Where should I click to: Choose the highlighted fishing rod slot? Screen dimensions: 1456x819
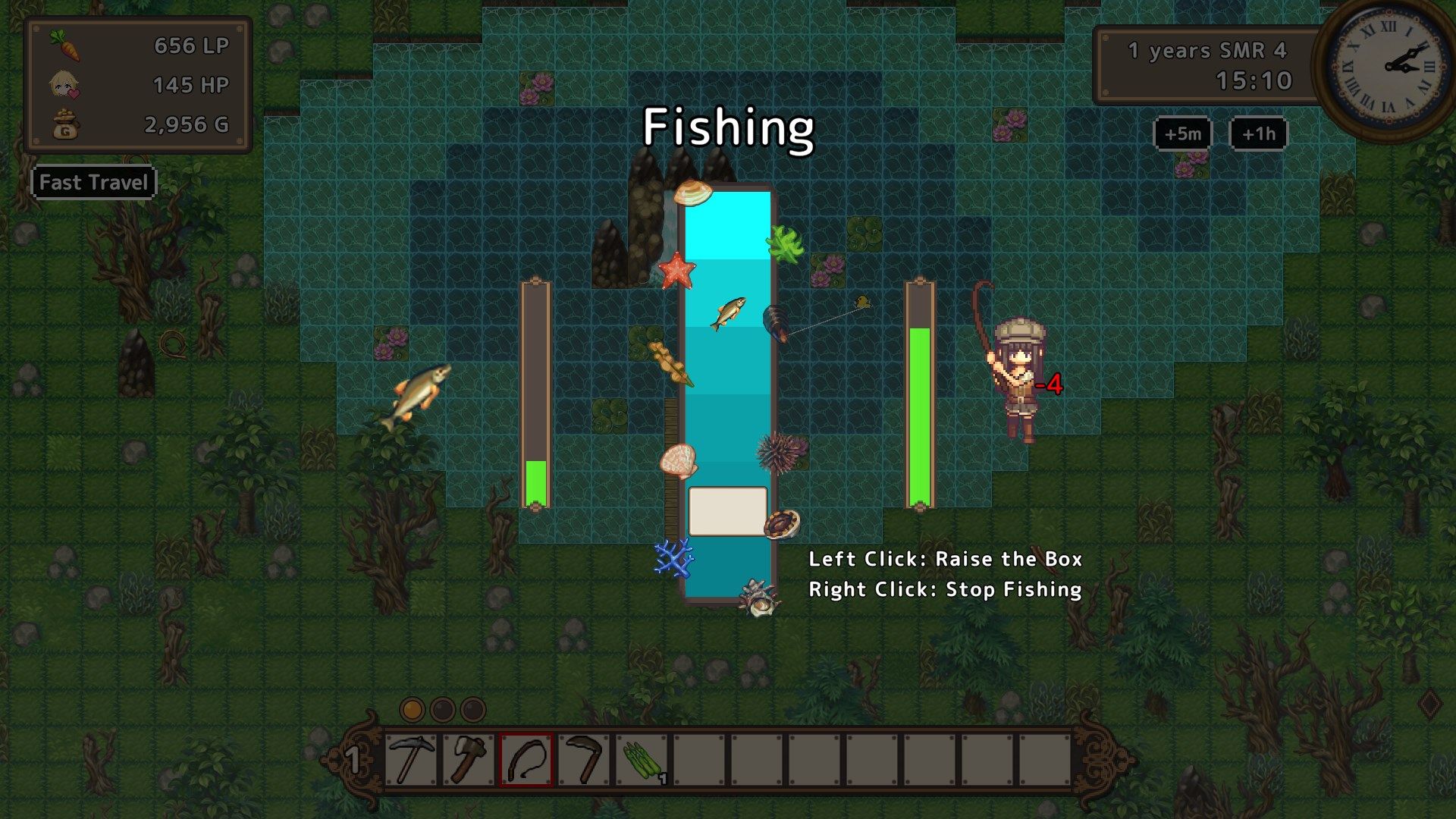pyautogui.click(x=526, y=759)
